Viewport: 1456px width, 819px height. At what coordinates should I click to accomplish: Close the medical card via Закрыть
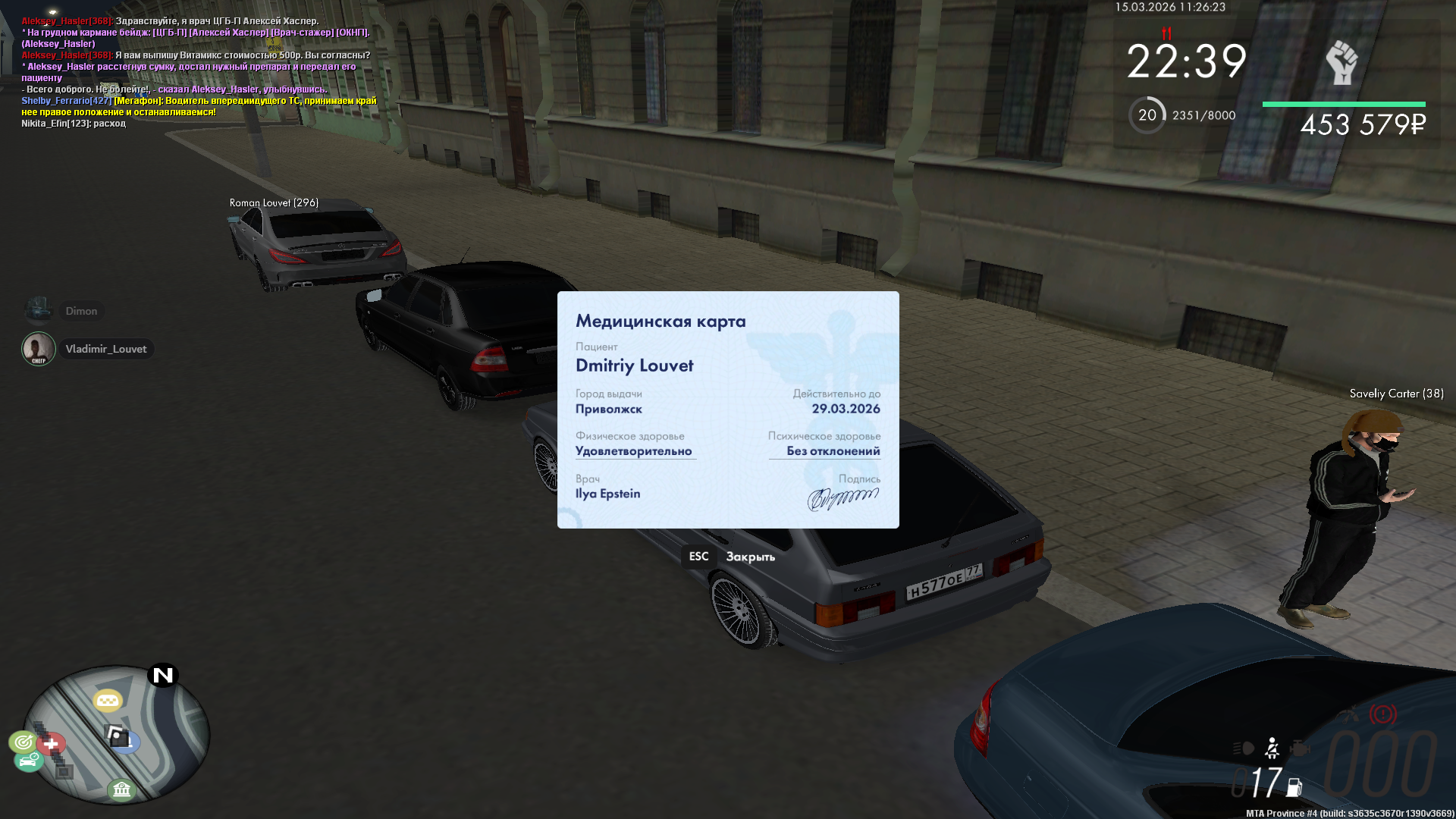(x=749, y=557)
